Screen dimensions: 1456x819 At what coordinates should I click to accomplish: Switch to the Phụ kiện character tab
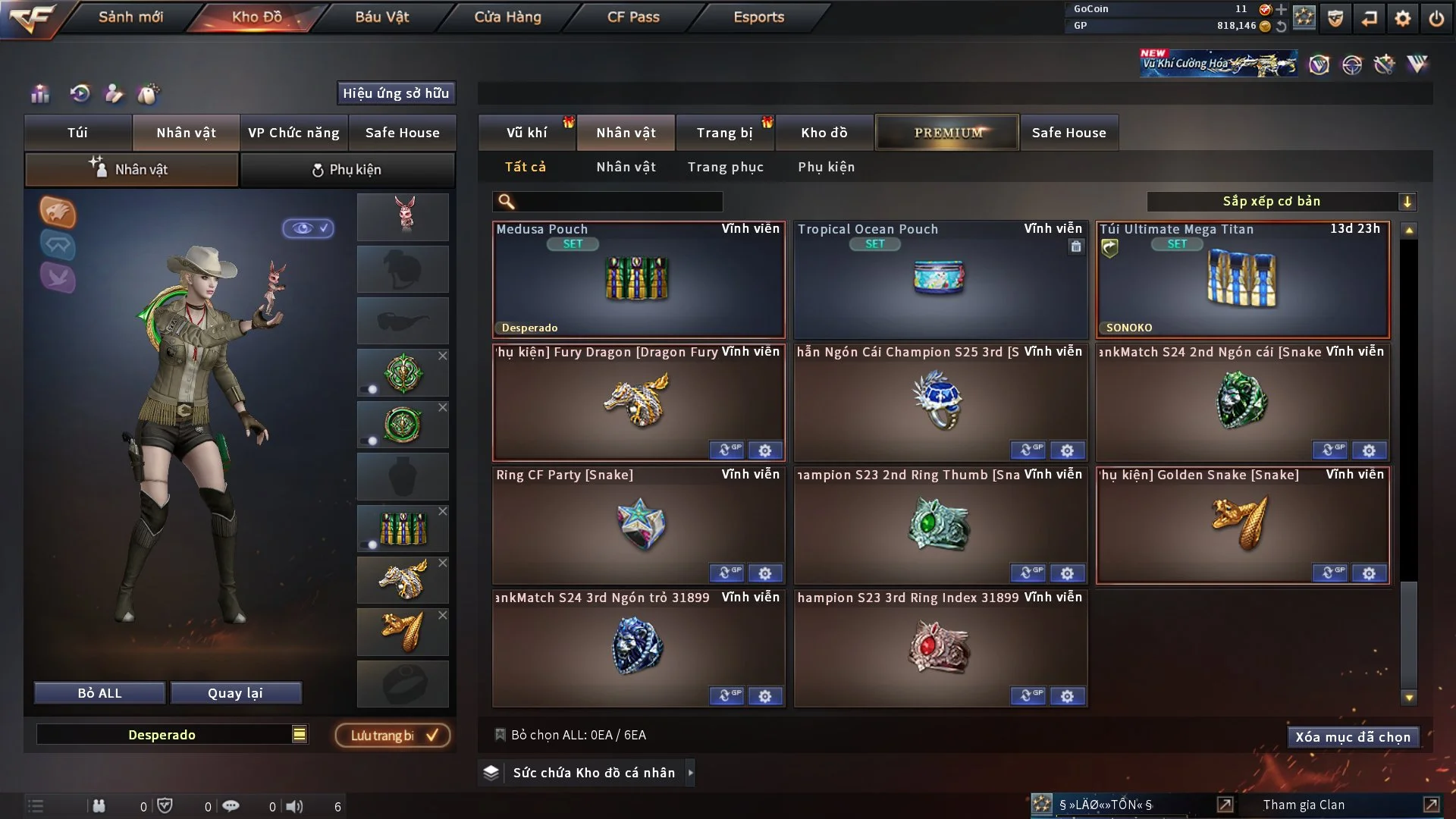click(347, 170)
